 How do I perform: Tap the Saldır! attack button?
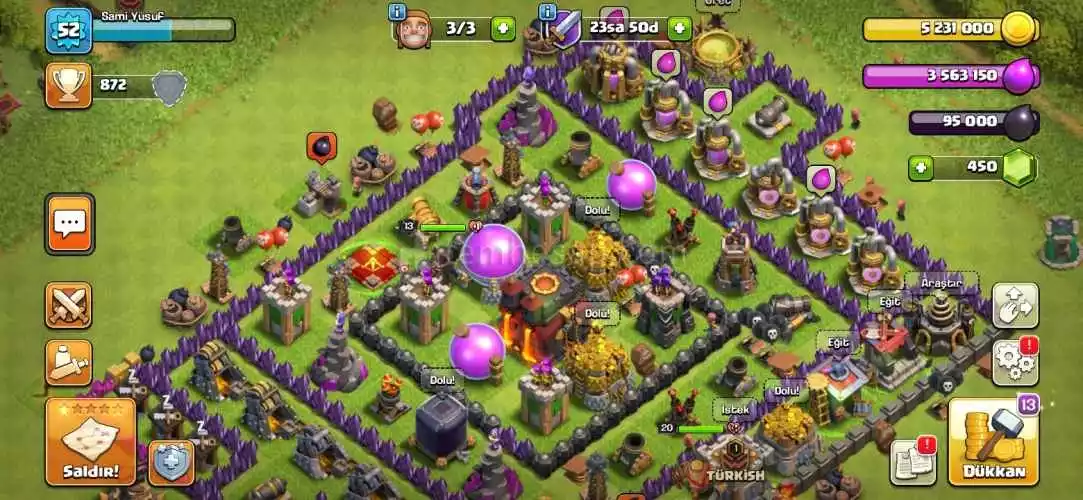tap(90, 442)
